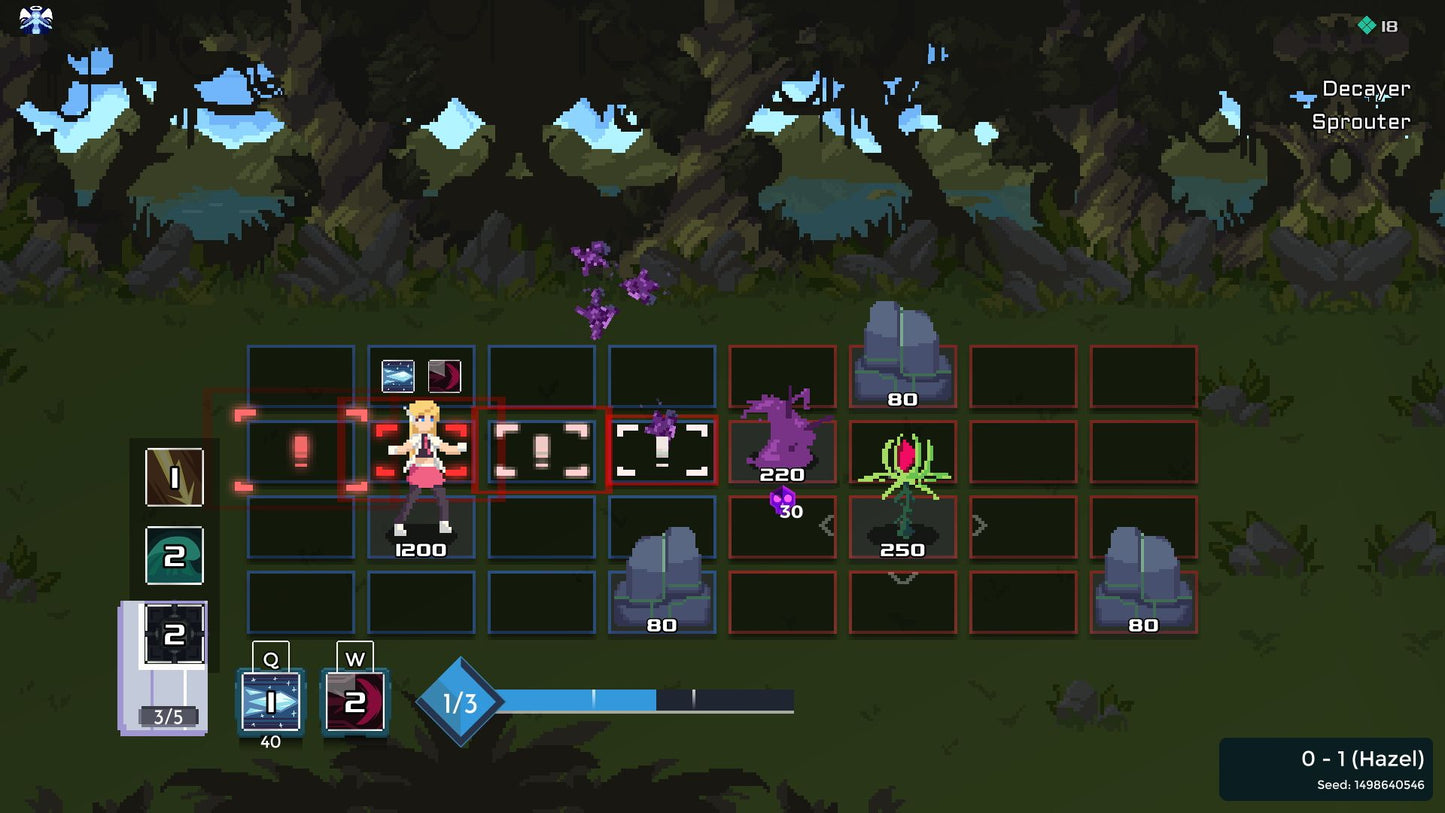The image size is (1445, 813).
Task: Select Decayer in the enemy list
Action: coord(1365,89)
